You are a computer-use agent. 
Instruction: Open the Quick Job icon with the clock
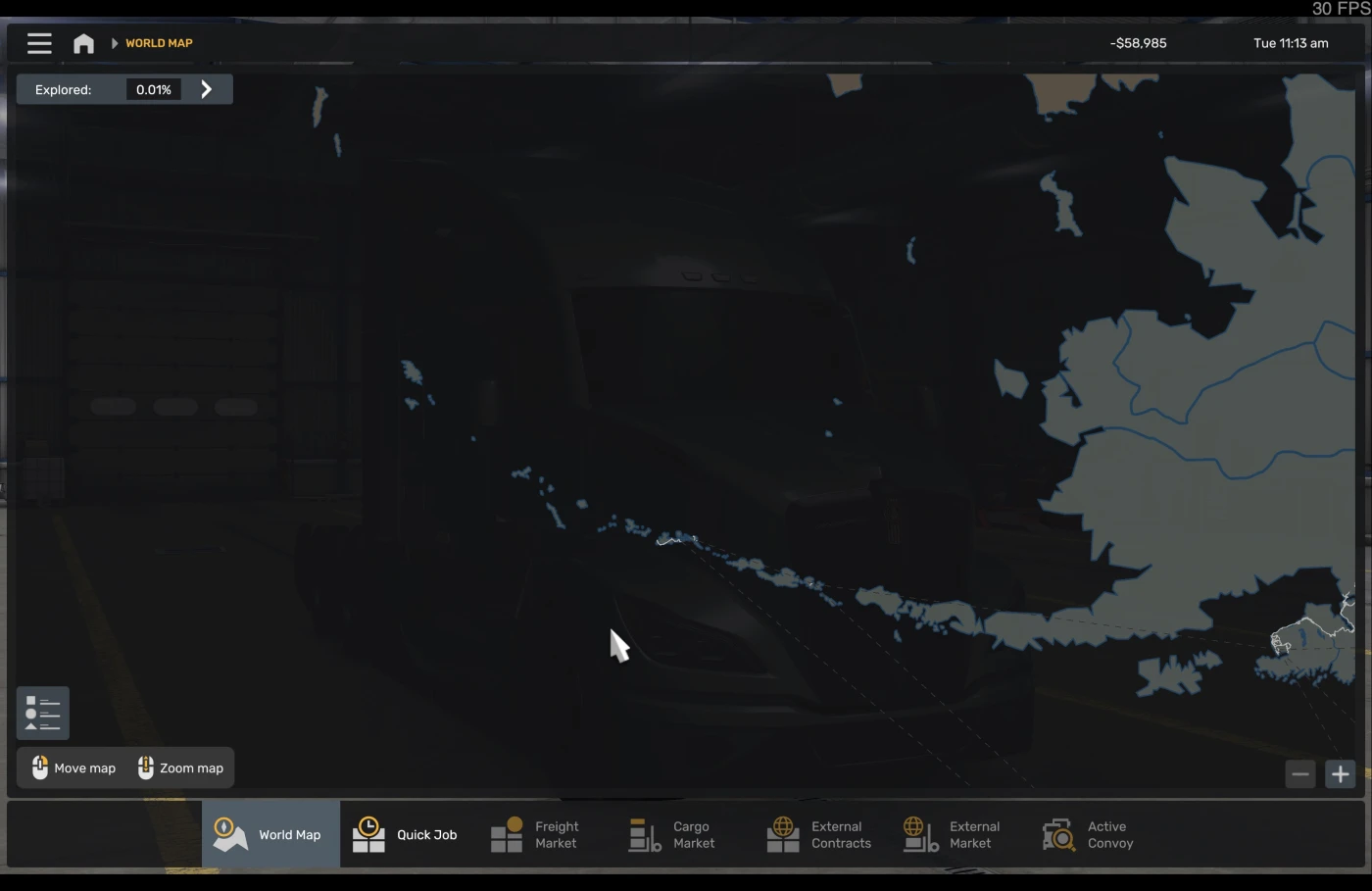tap(367, 832)
